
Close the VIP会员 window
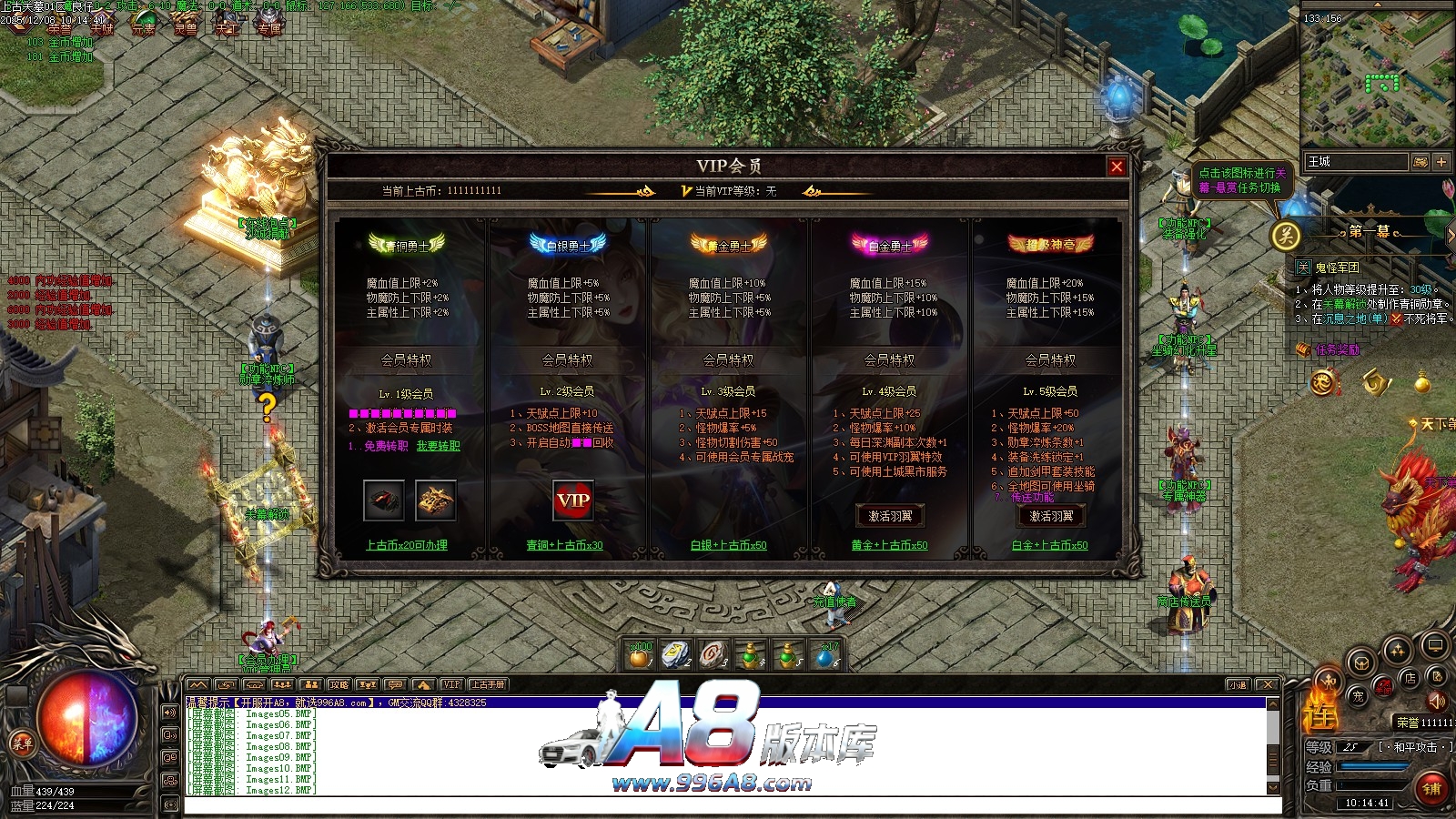(x=1117, y=167)
